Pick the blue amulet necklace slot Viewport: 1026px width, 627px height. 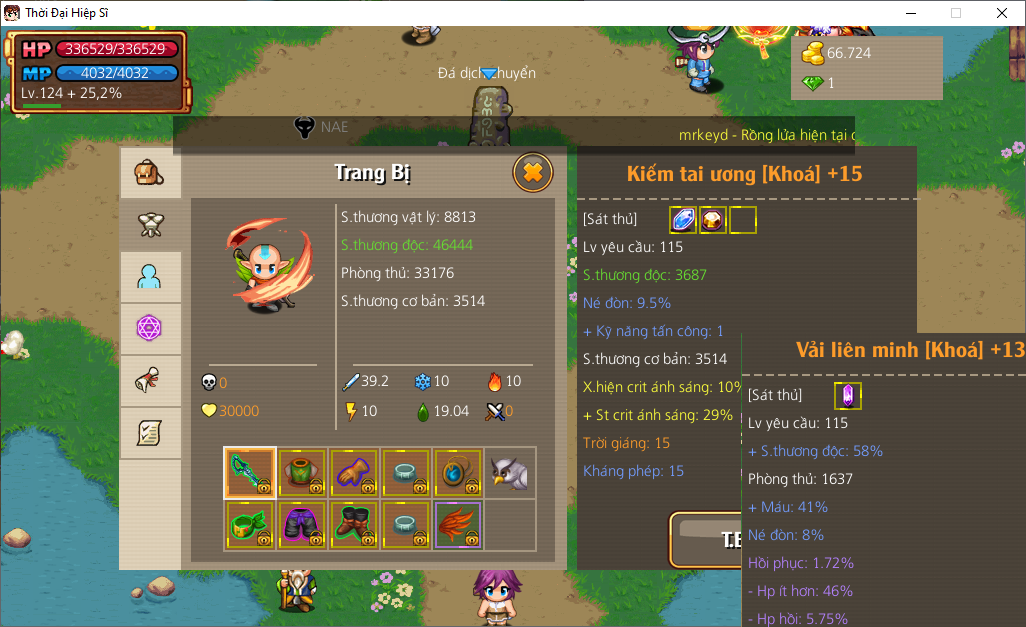(x=458, y=473)
